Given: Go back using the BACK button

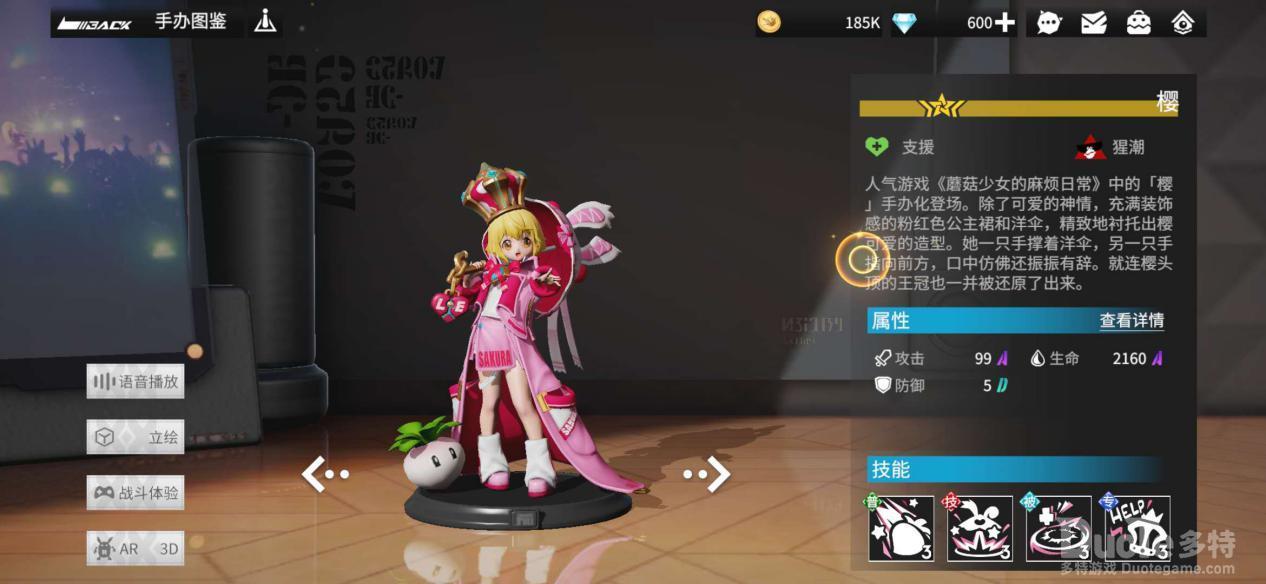Looking at the screenshot, I should [x=95, y=23].
